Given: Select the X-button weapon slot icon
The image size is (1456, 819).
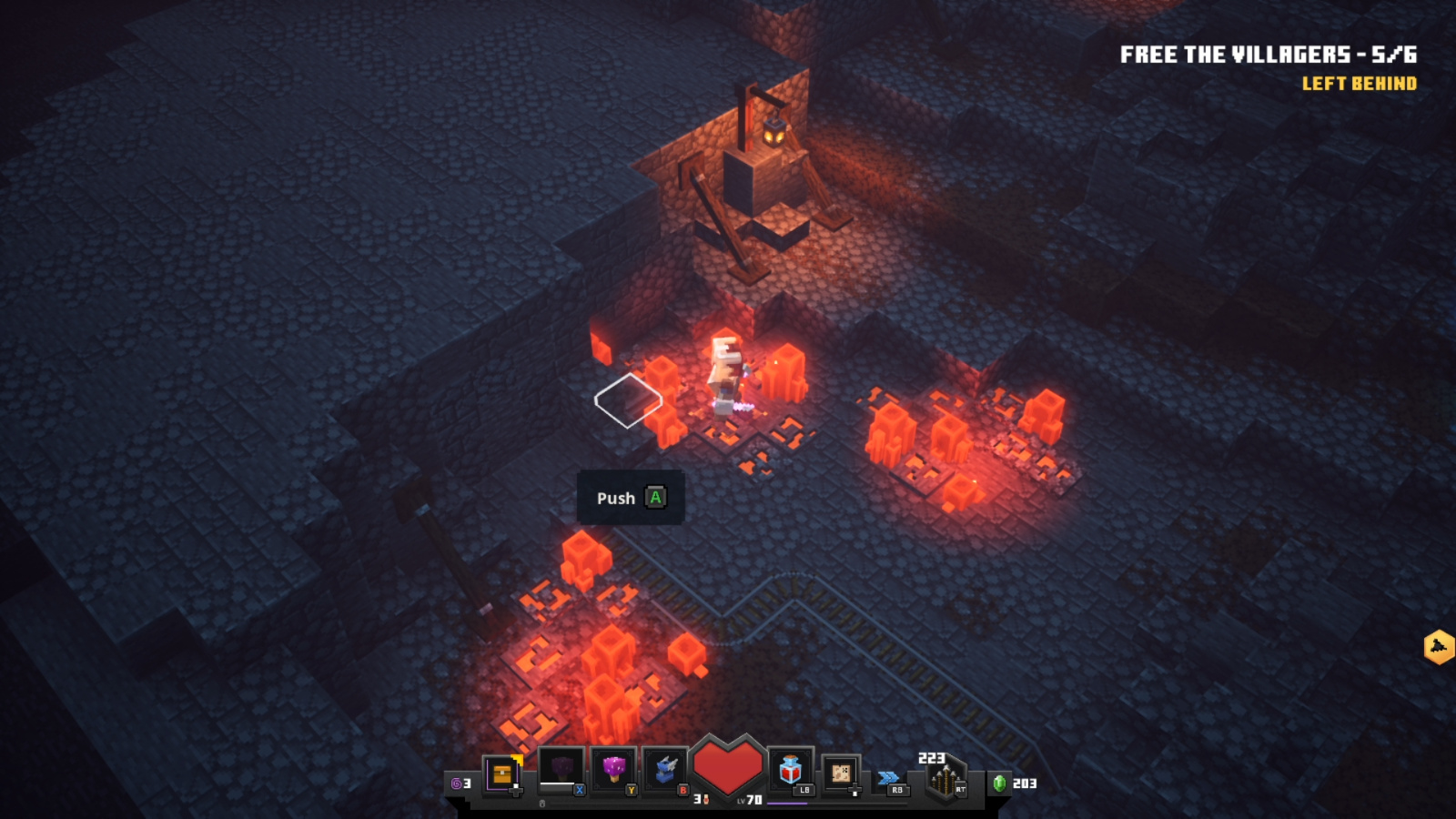Looking at the screenshot, I should point(559,766).
